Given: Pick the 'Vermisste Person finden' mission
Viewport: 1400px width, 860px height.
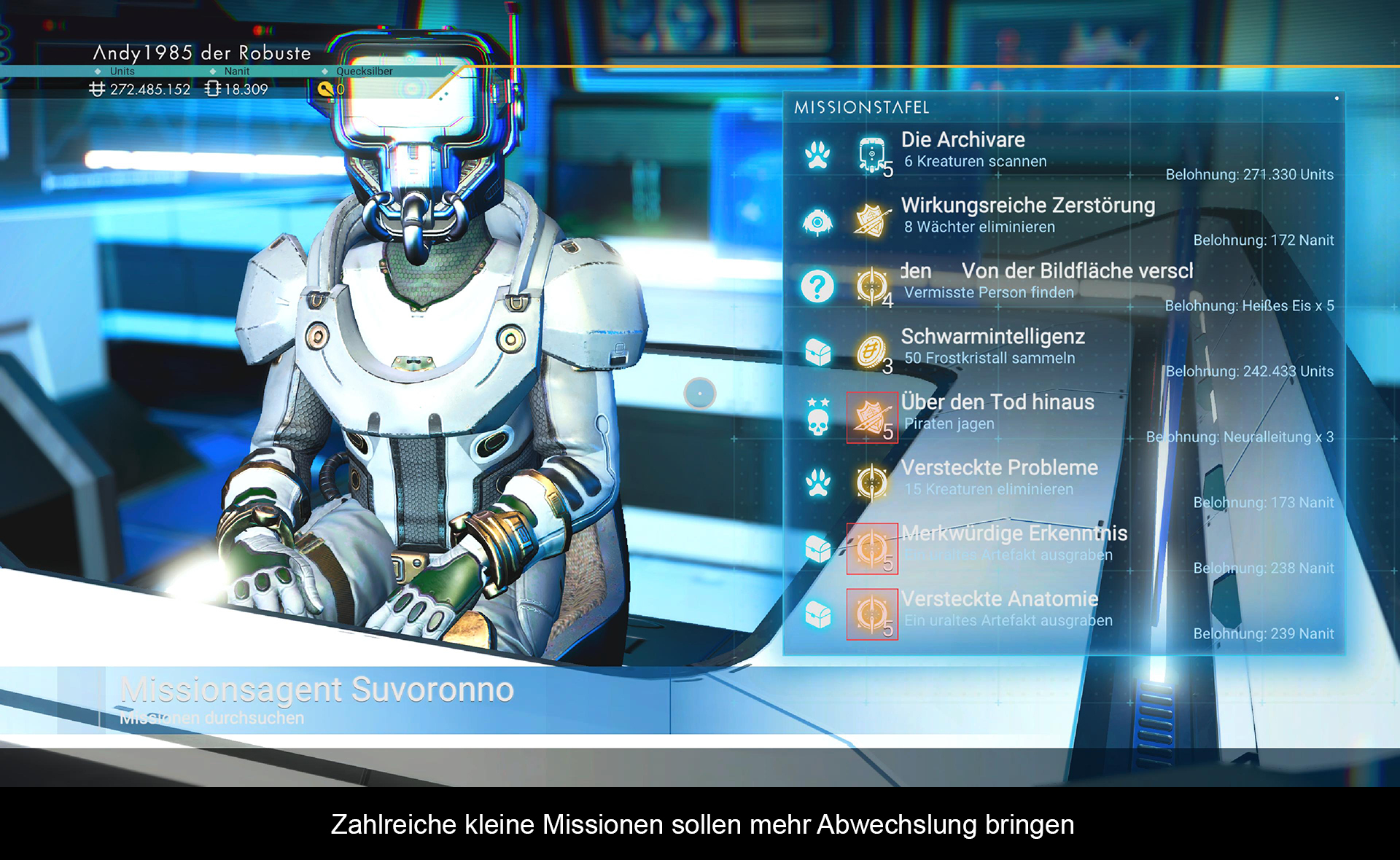Looking at the screenshot, I should pos(988,292).
